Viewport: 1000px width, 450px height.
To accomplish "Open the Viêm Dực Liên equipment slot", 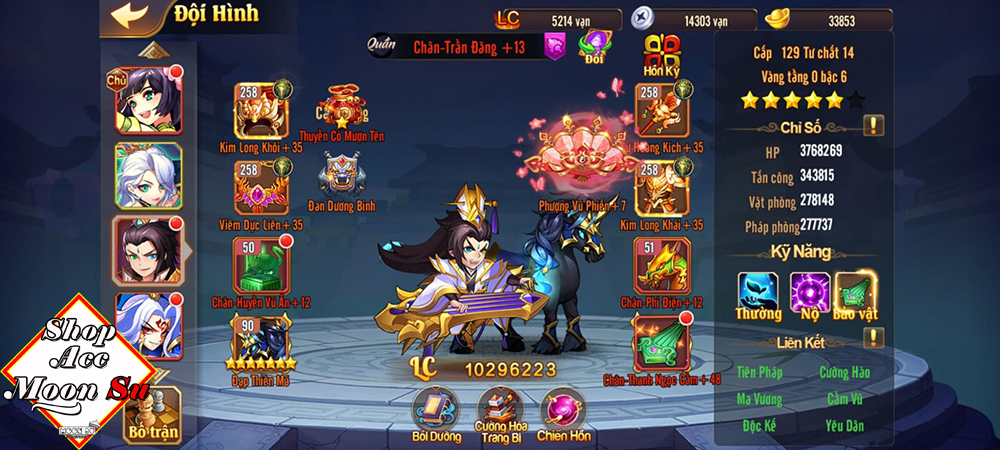I will tap(260, 187).
